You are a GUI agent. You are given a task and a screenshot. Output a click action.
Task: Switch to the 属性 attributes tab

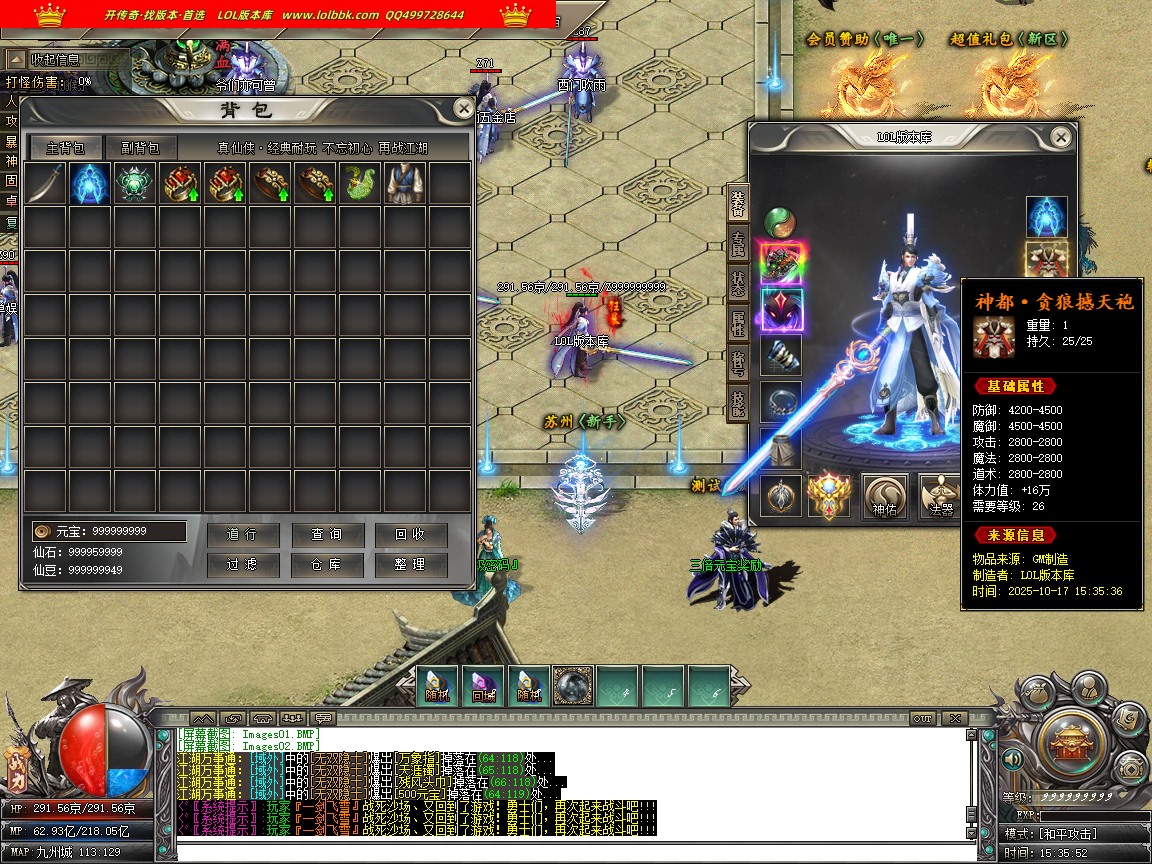pos(738,322)
